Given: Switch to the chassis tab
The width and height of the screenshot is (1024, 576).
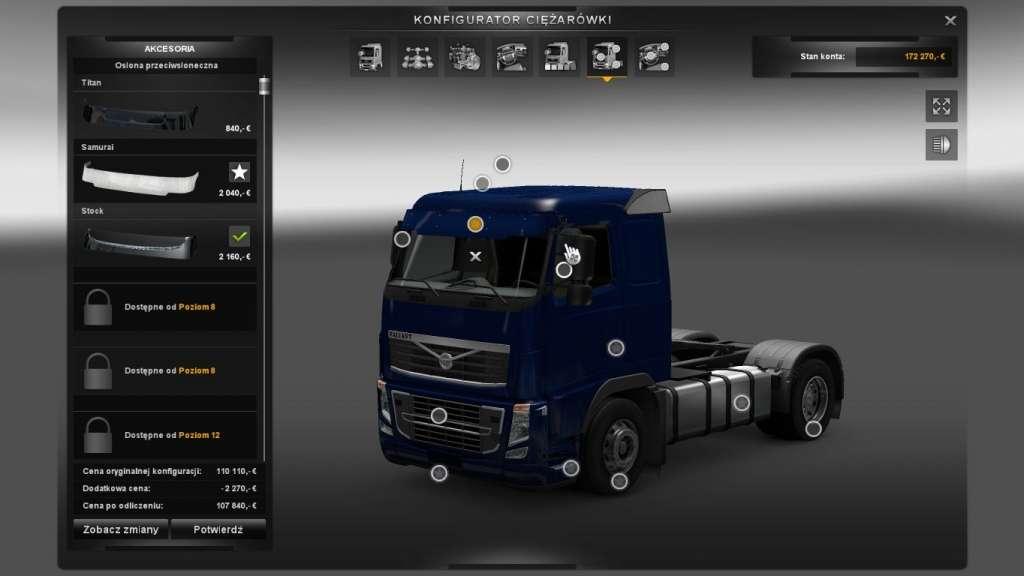Looking at the screenshot, I should tap(417, 57).
